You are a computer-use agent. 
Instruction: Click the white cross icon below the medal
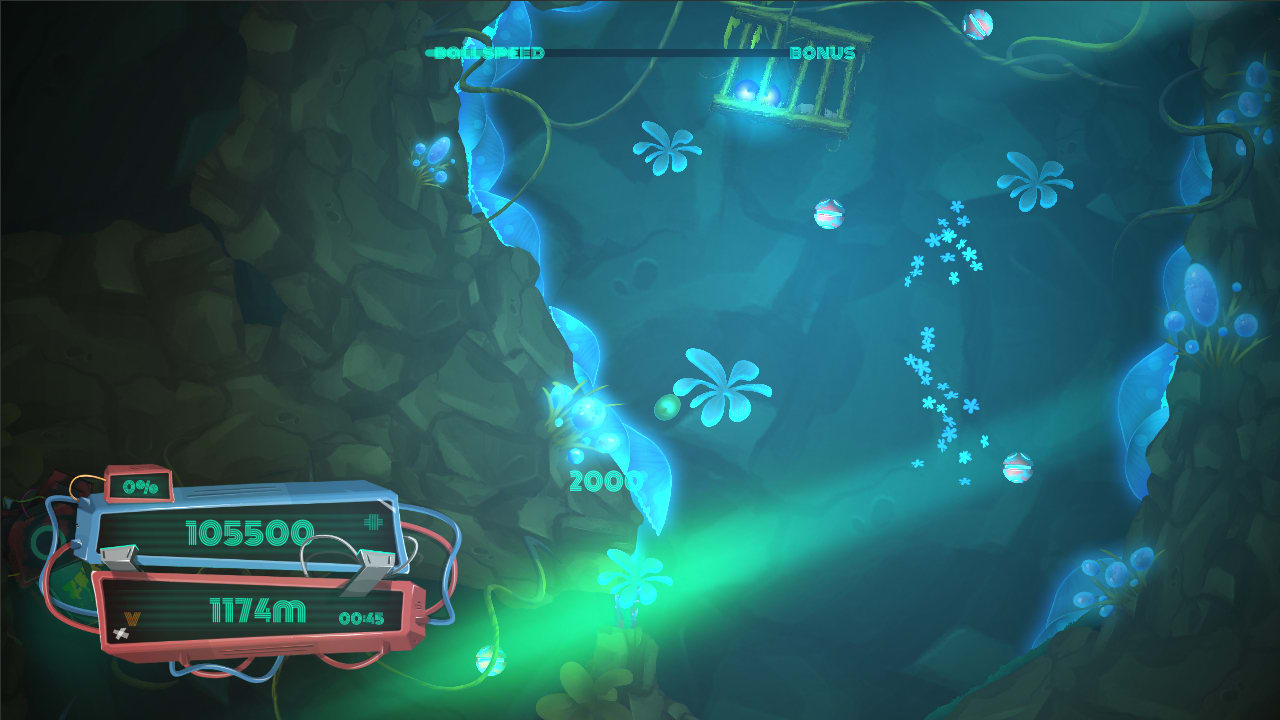tap(121, 632)
